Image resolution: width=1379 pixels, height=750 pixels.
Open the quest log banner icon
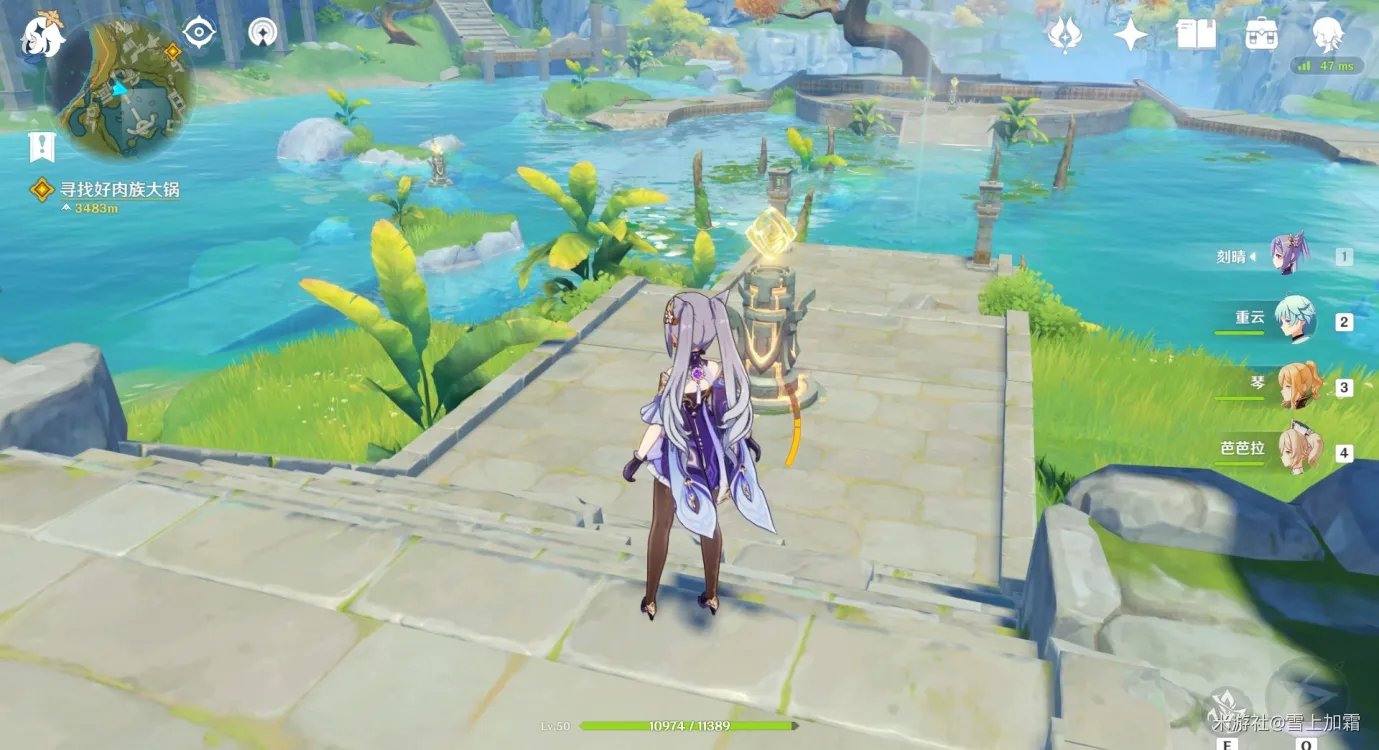coord(41,147)
